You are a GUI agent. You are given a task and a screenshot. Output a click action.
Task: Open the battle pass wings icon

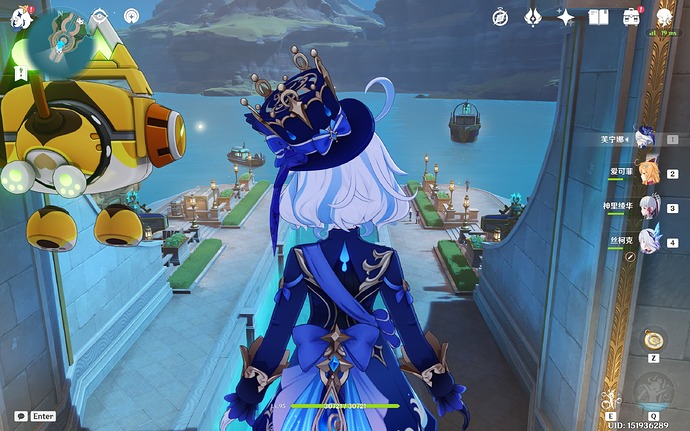pyautogui.click(x=533, y=17)
